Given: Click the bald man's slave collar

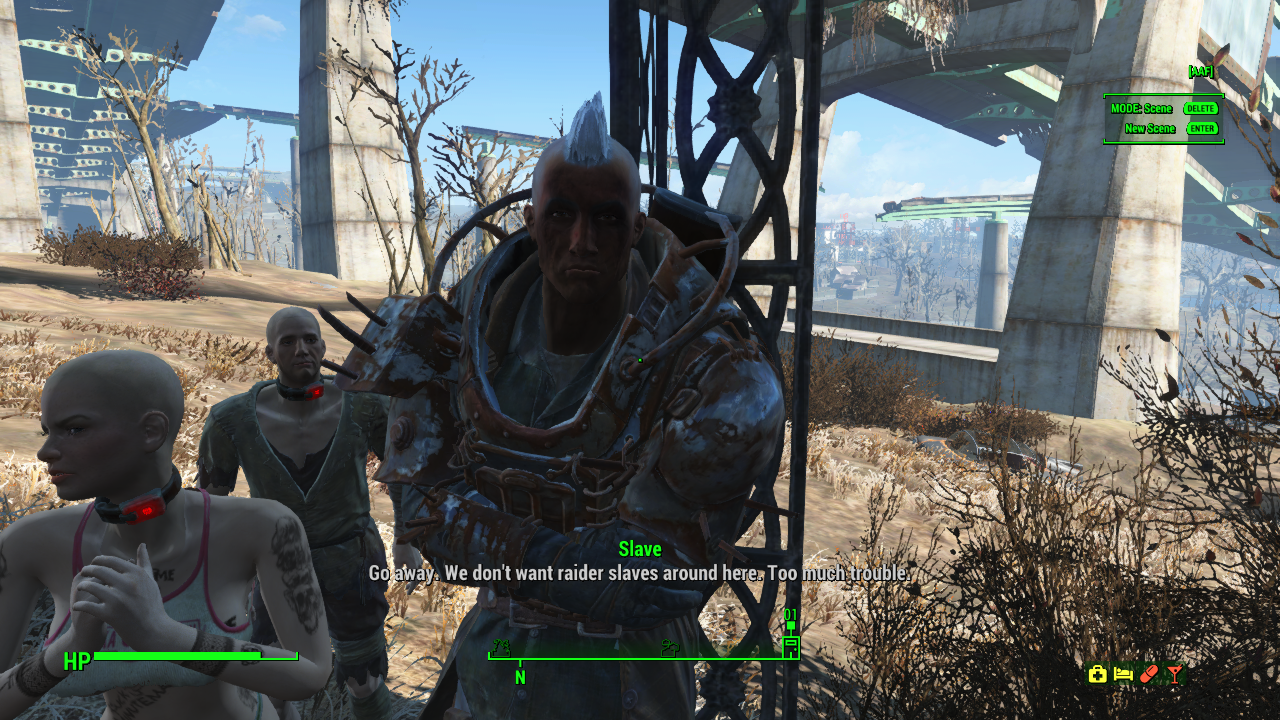Looking at the screenshot, I should (299, 393).
